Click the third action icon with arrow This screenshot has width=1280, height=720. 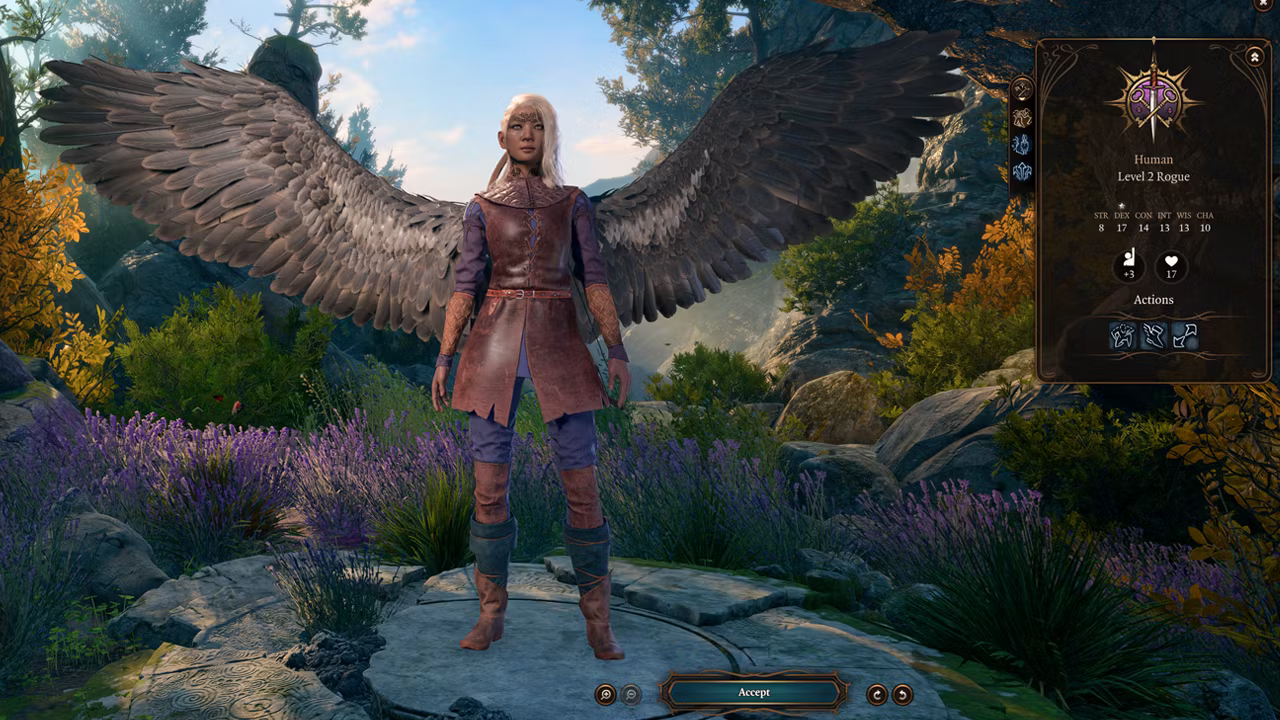[1185, 336]
